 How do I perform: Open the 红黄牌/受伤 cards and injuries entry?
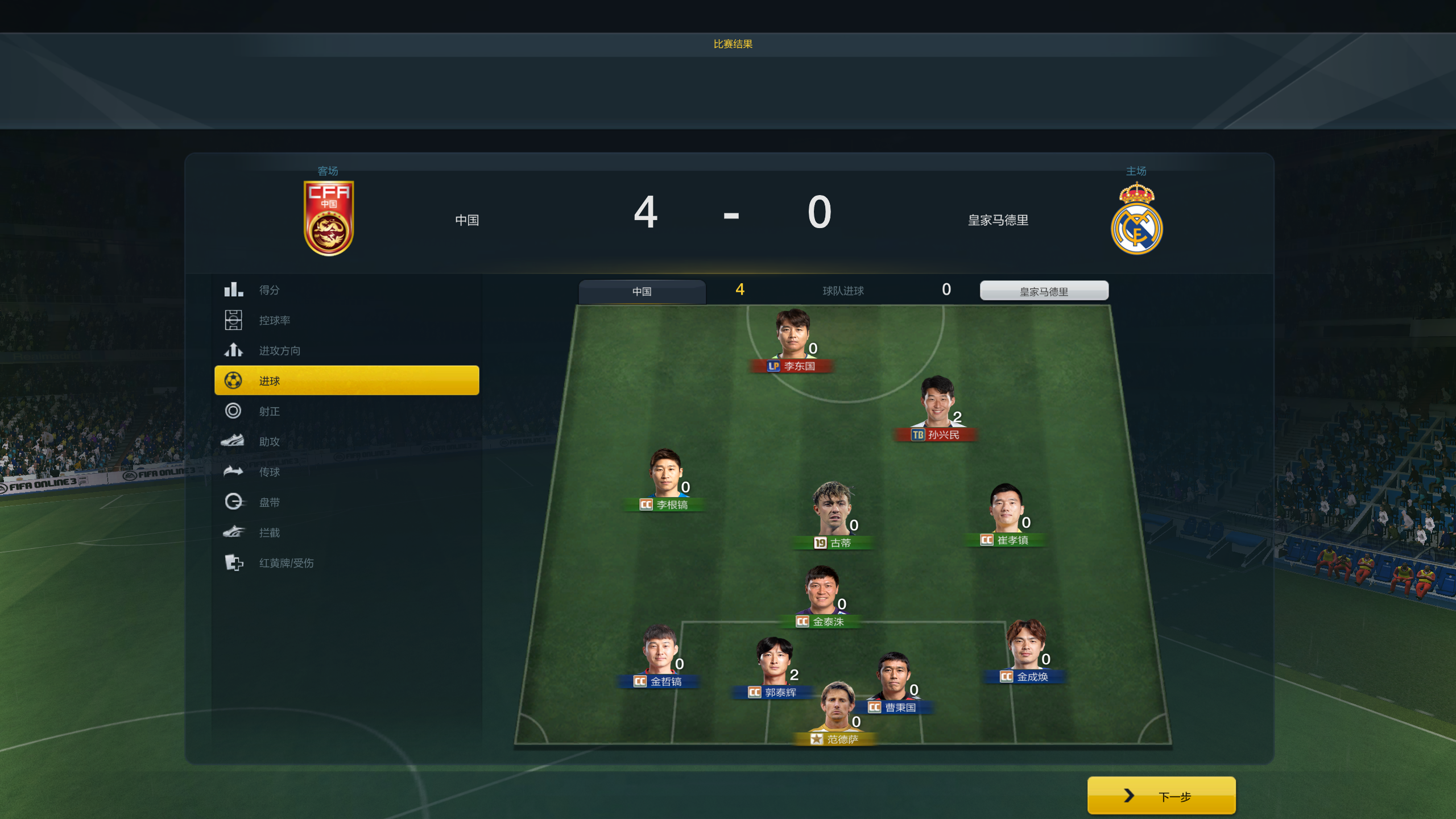pos(286,563)
